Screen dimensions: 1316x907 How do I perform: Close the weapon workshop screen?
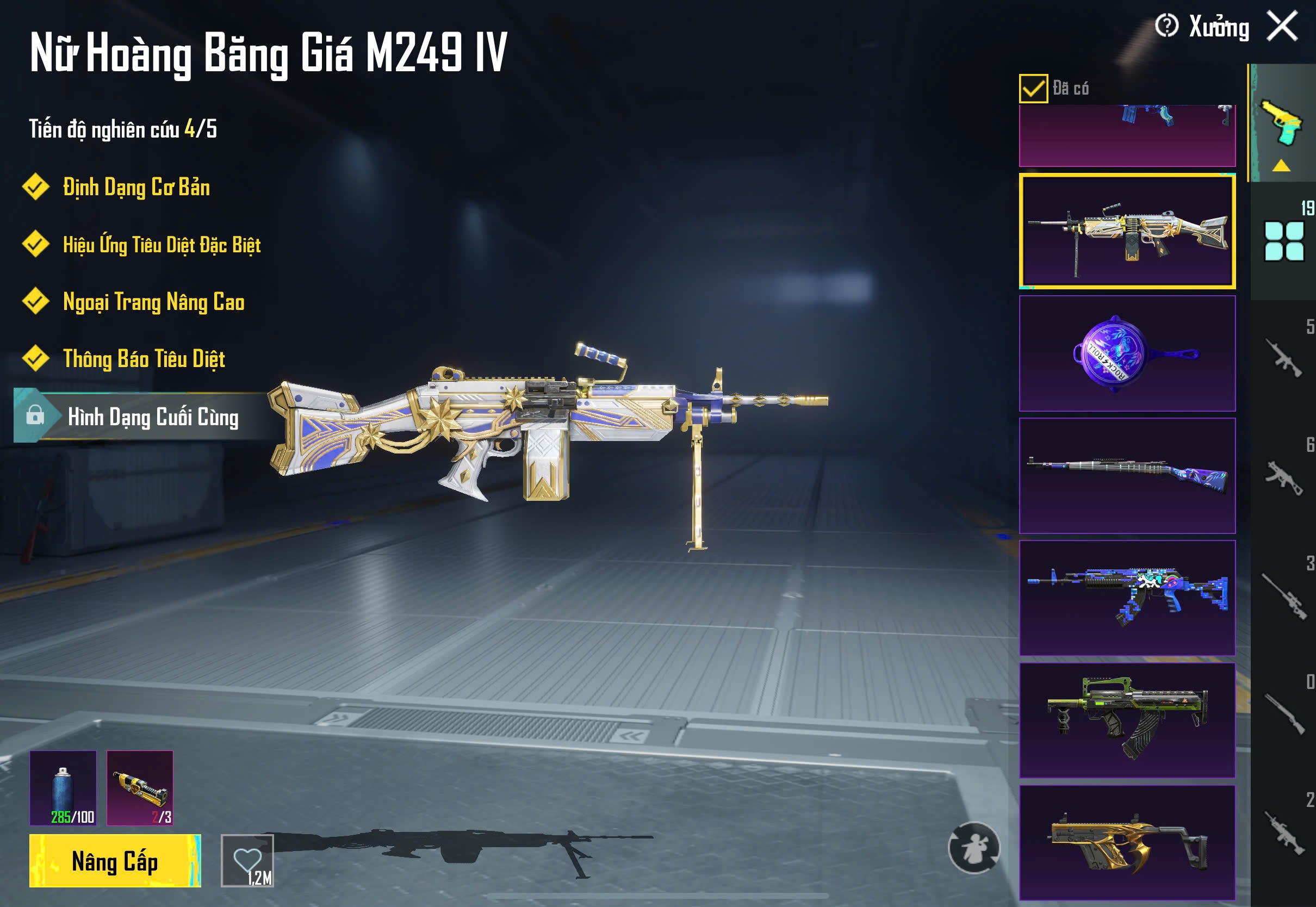point(1282,27)
